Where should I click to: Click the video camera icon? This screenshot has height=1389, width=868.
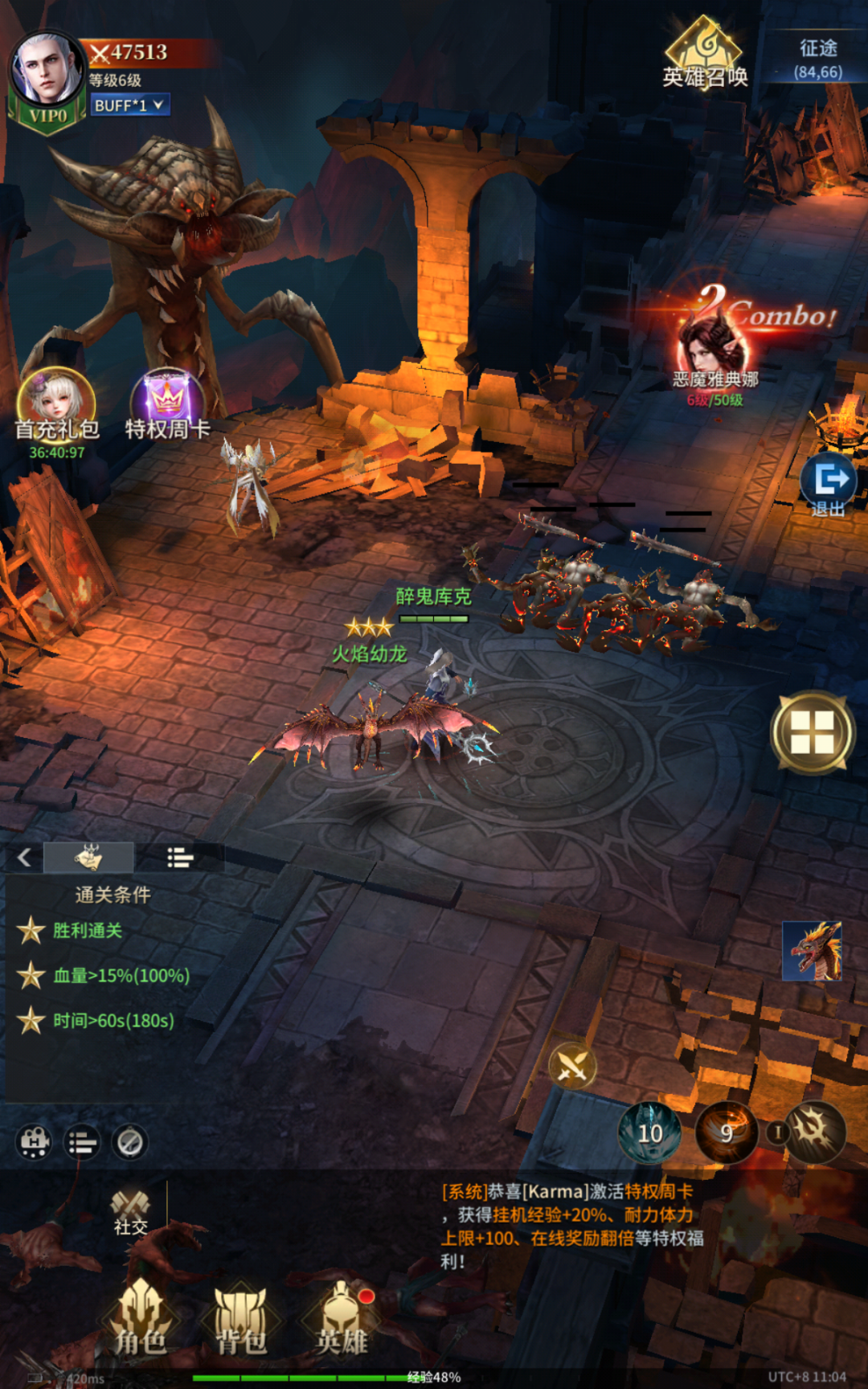tap(34, 1142)
